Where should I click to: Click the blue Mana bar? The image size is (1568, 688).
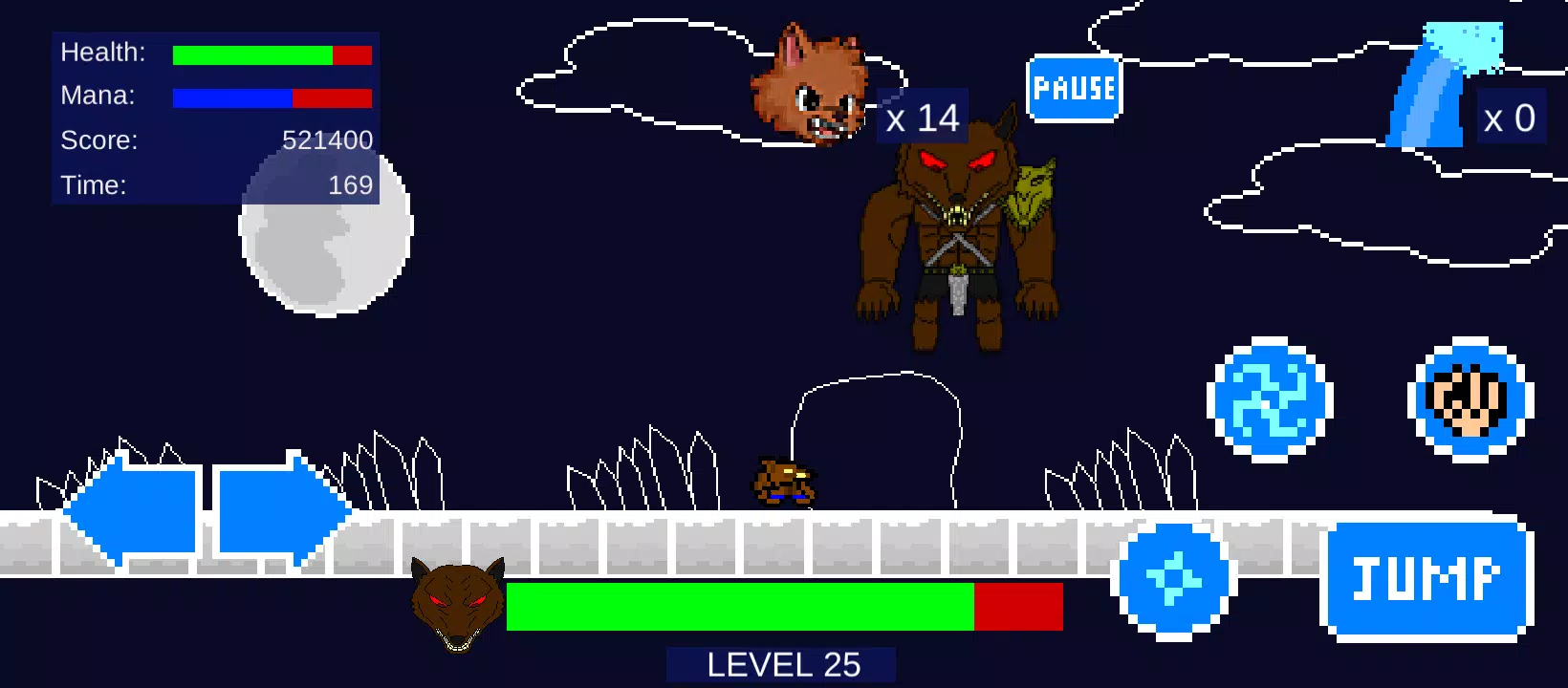pos(231,97)
